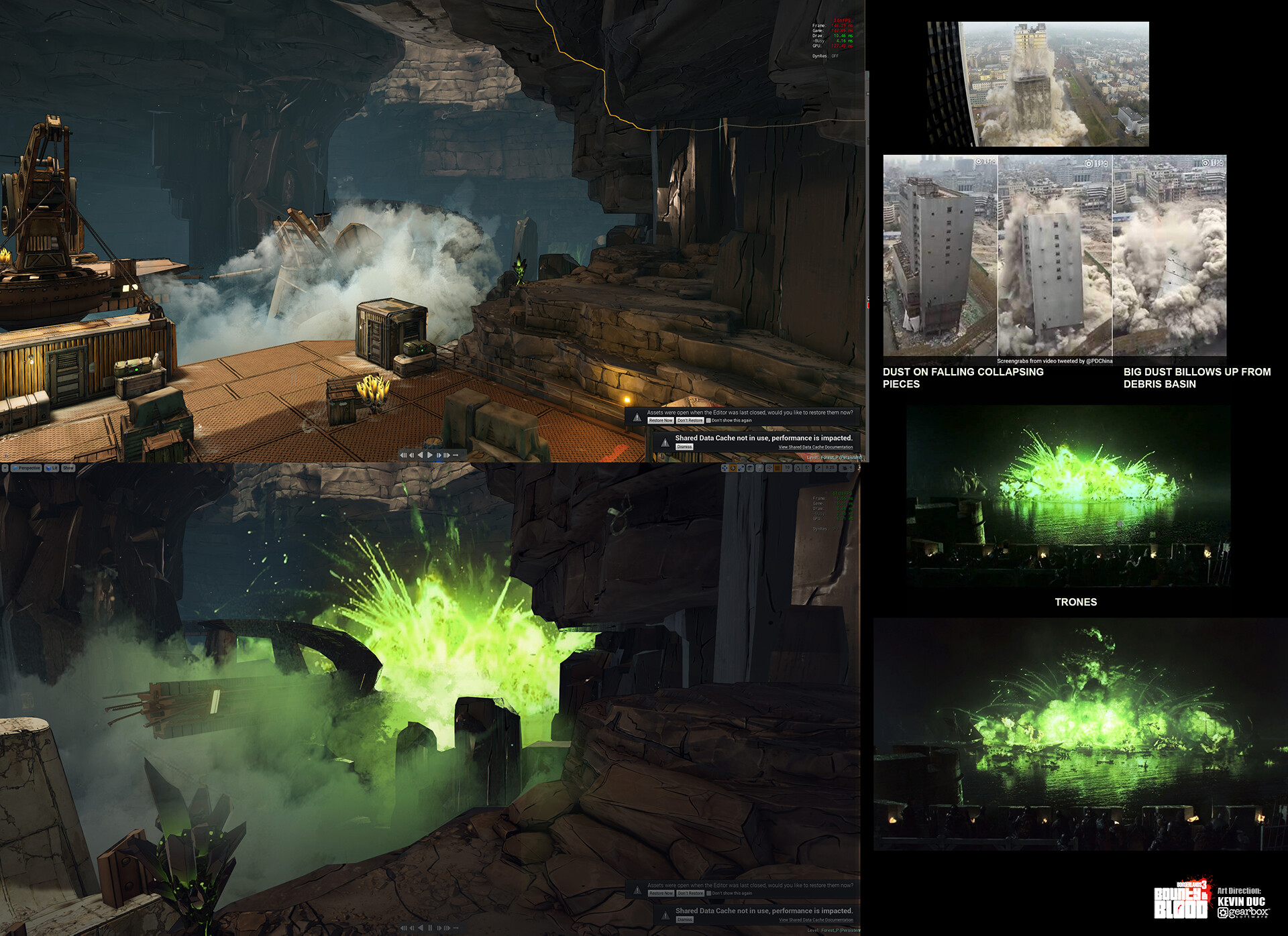This screenshot has width=1288, height=936.
Task: Open the Show flags menu
Action: tap(68, 468)
